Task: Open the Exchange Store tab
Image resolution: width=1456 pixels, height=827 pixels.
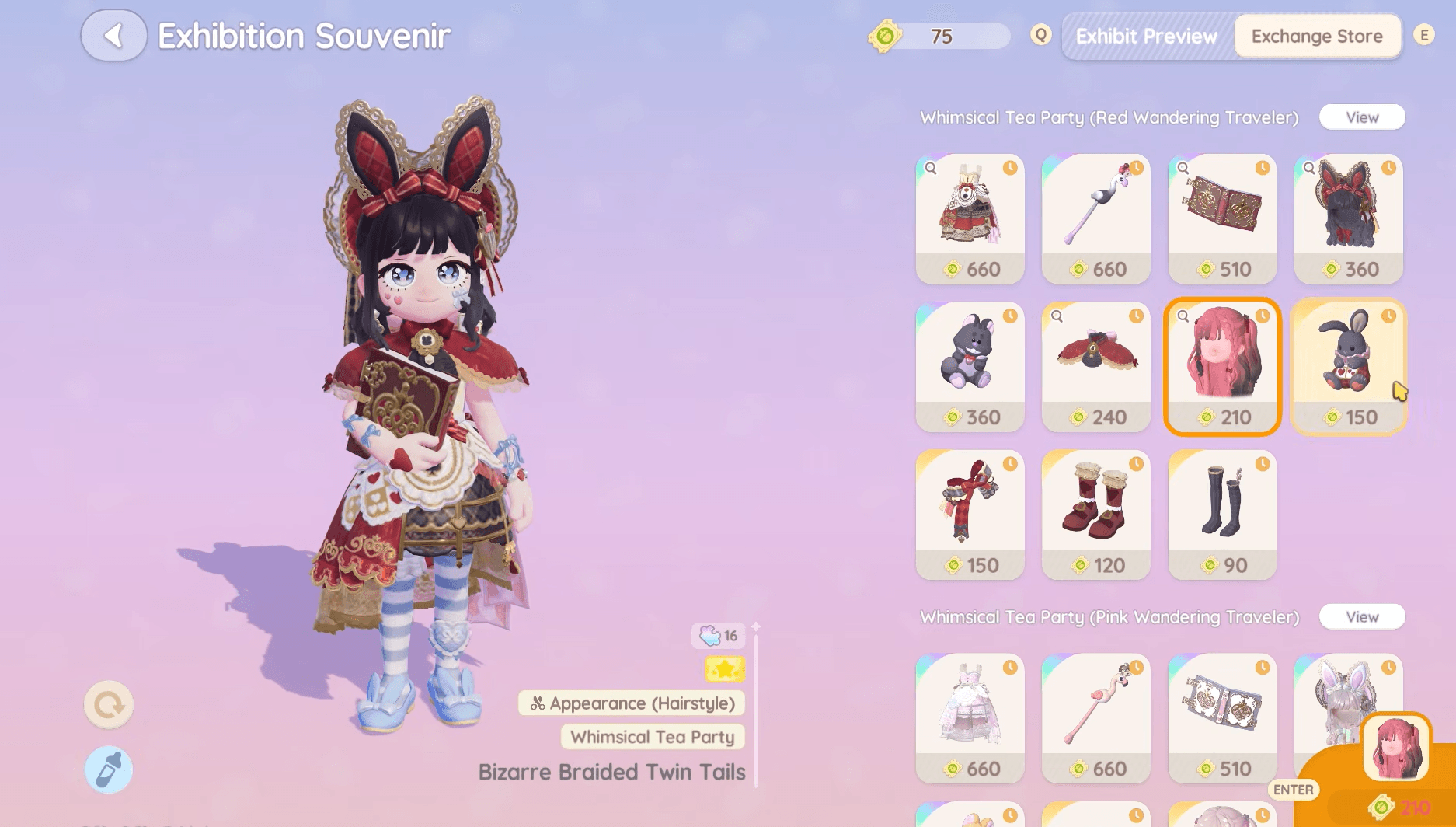Action: pyautogui.click(x=1317, y=37)
